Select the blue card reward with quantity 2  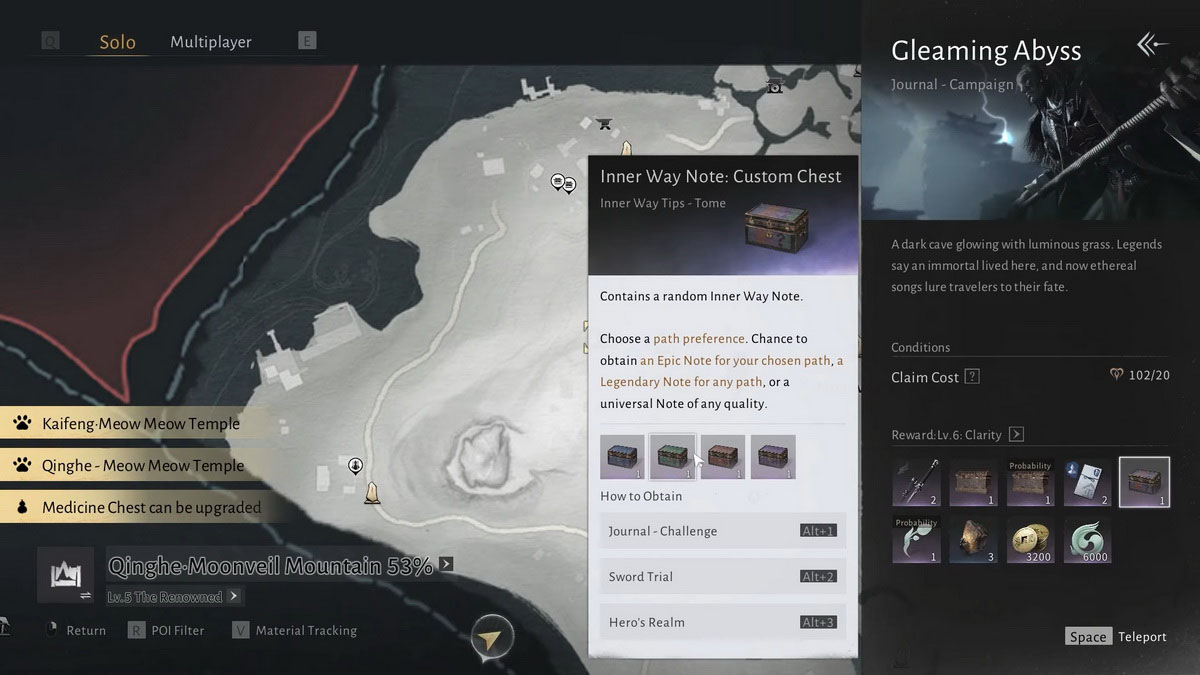point(1087,482)
